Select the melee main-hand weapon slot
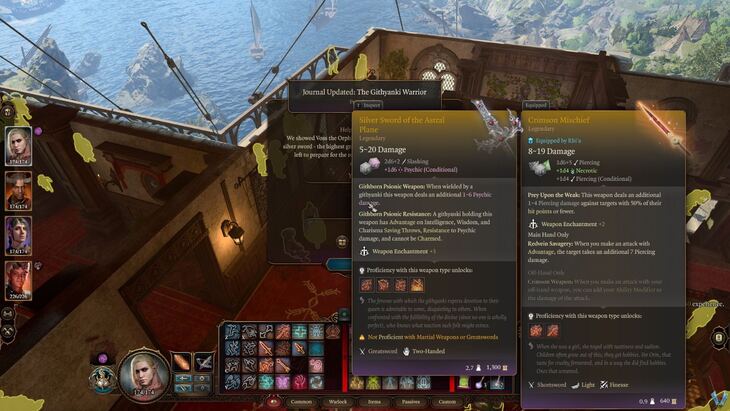The height and width of the screenshot is (411, 730). coord(182,362)
